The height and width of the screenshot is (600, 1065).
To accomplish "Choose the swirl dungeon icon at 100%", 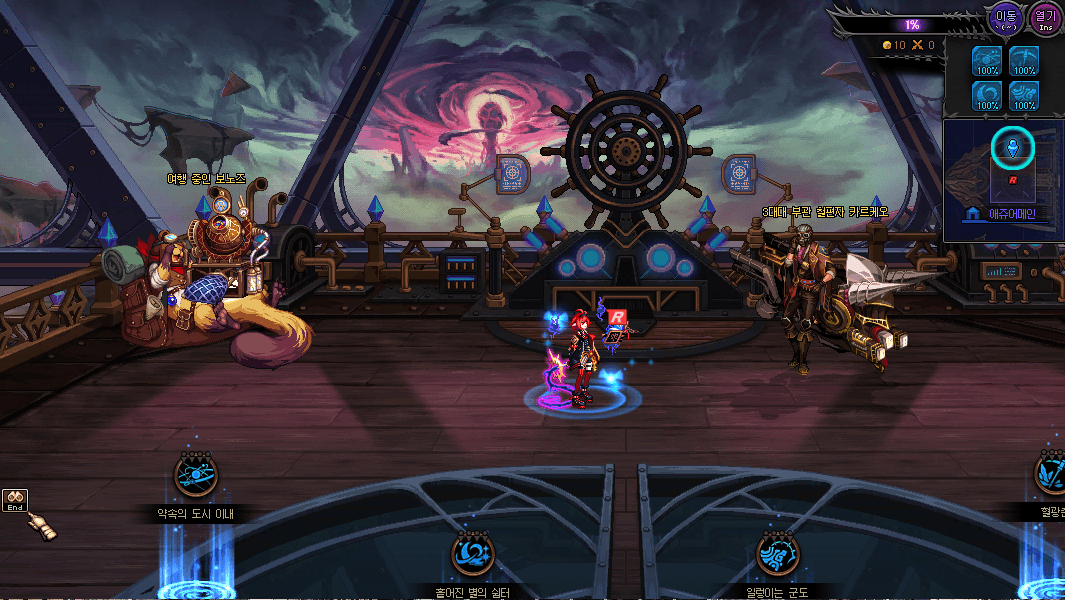I will pyautogui.click(x=988, y=96).
